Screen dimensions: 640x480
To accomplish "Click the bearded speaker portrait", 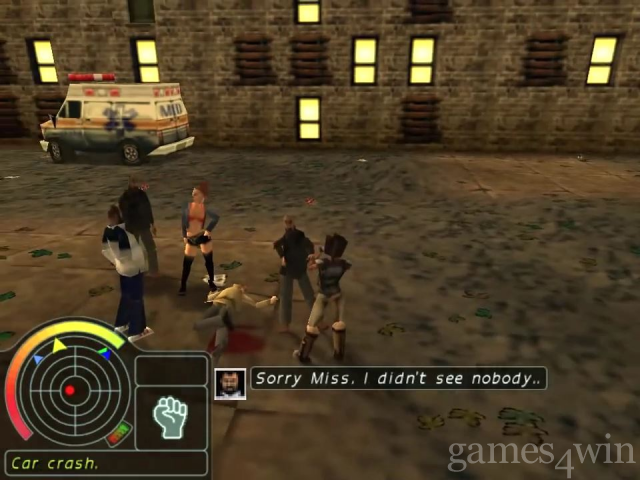I will click(x=230, y=384).
